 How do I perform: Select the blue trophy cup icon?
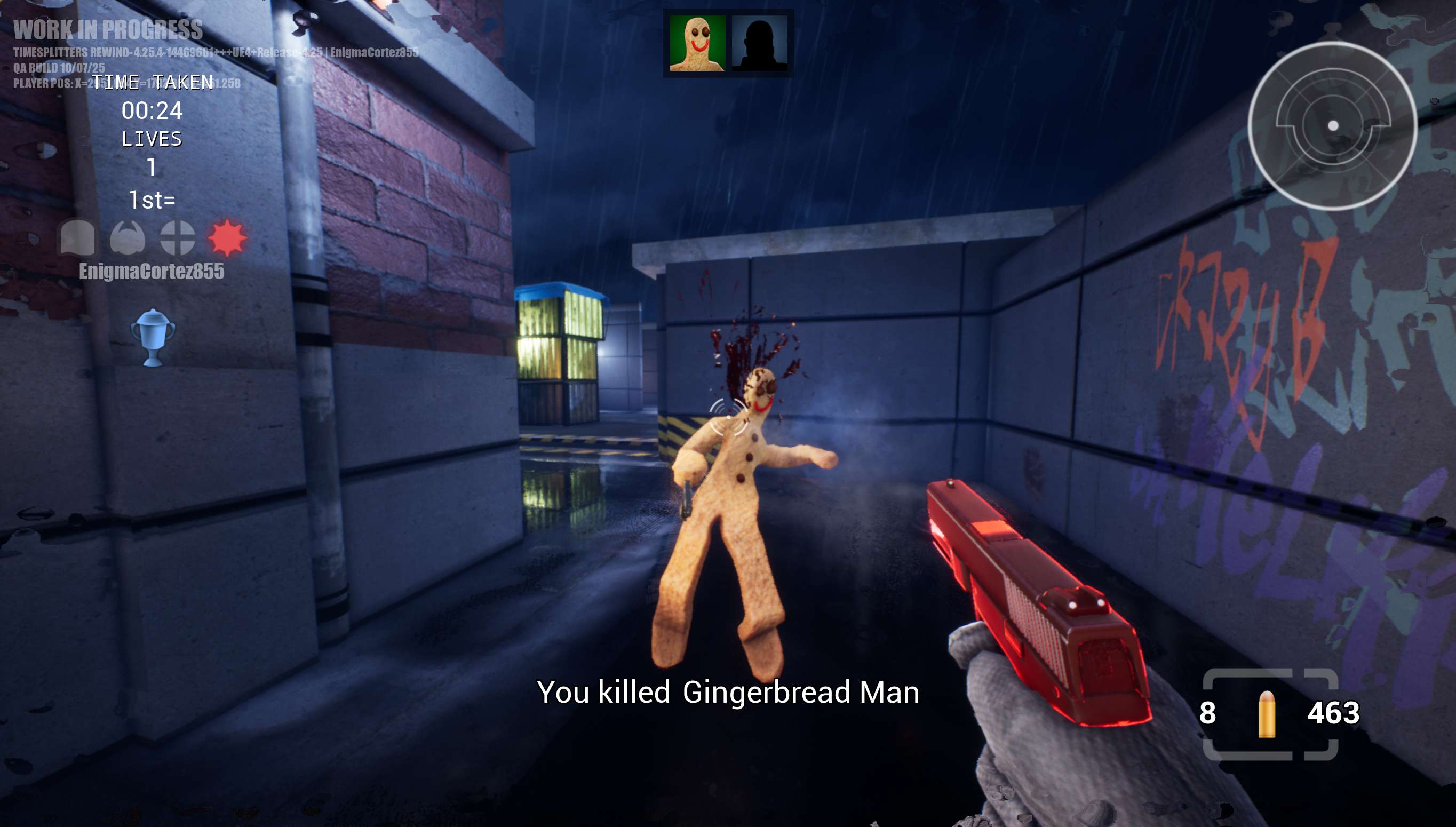[x=153, y=337]
